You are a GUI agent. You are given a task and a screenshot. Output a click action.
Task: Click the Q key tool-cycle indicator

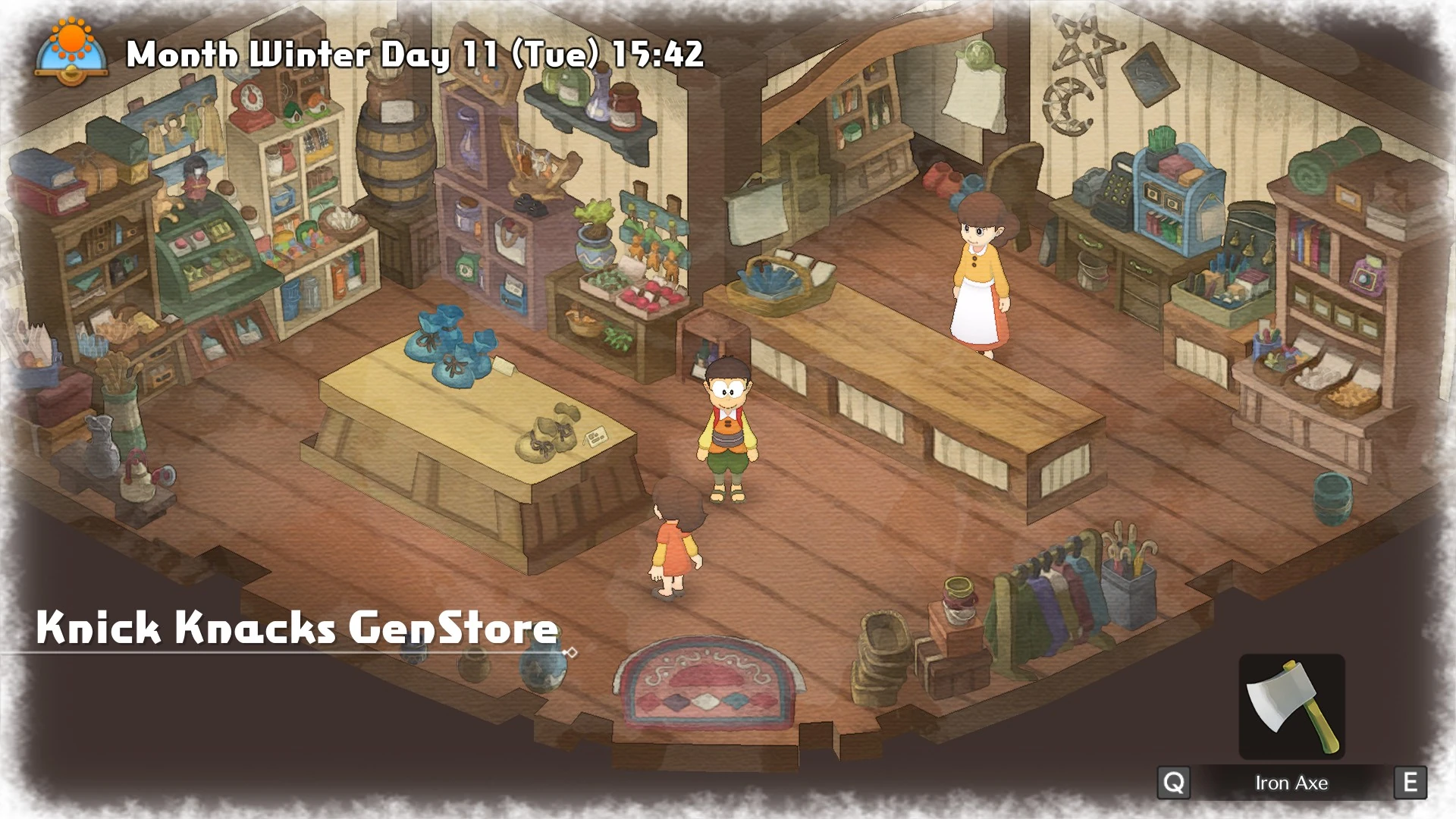click(1175, 783)
